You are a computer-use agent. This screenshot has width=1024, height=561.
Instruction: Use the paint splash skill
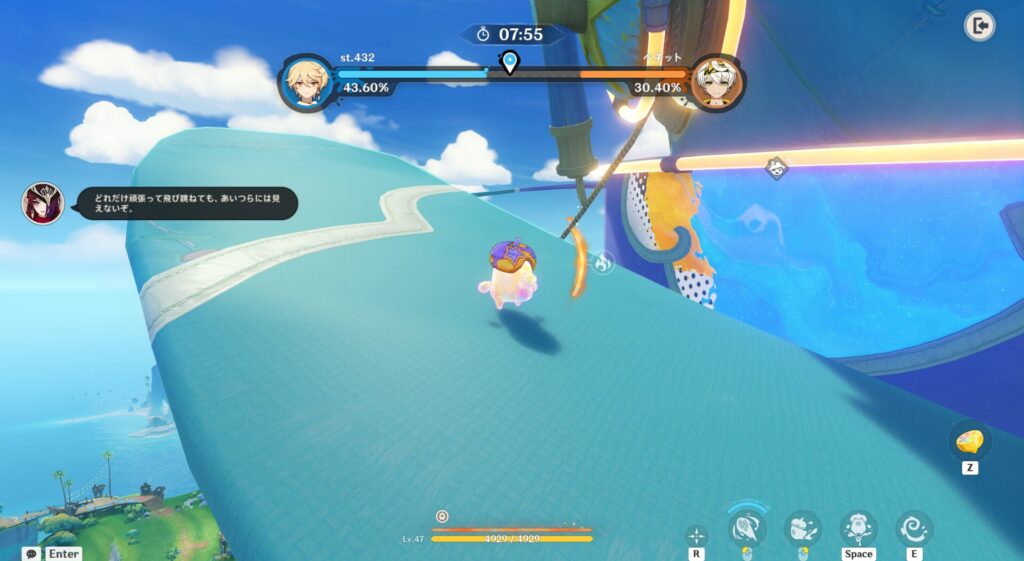coord(802,527)
